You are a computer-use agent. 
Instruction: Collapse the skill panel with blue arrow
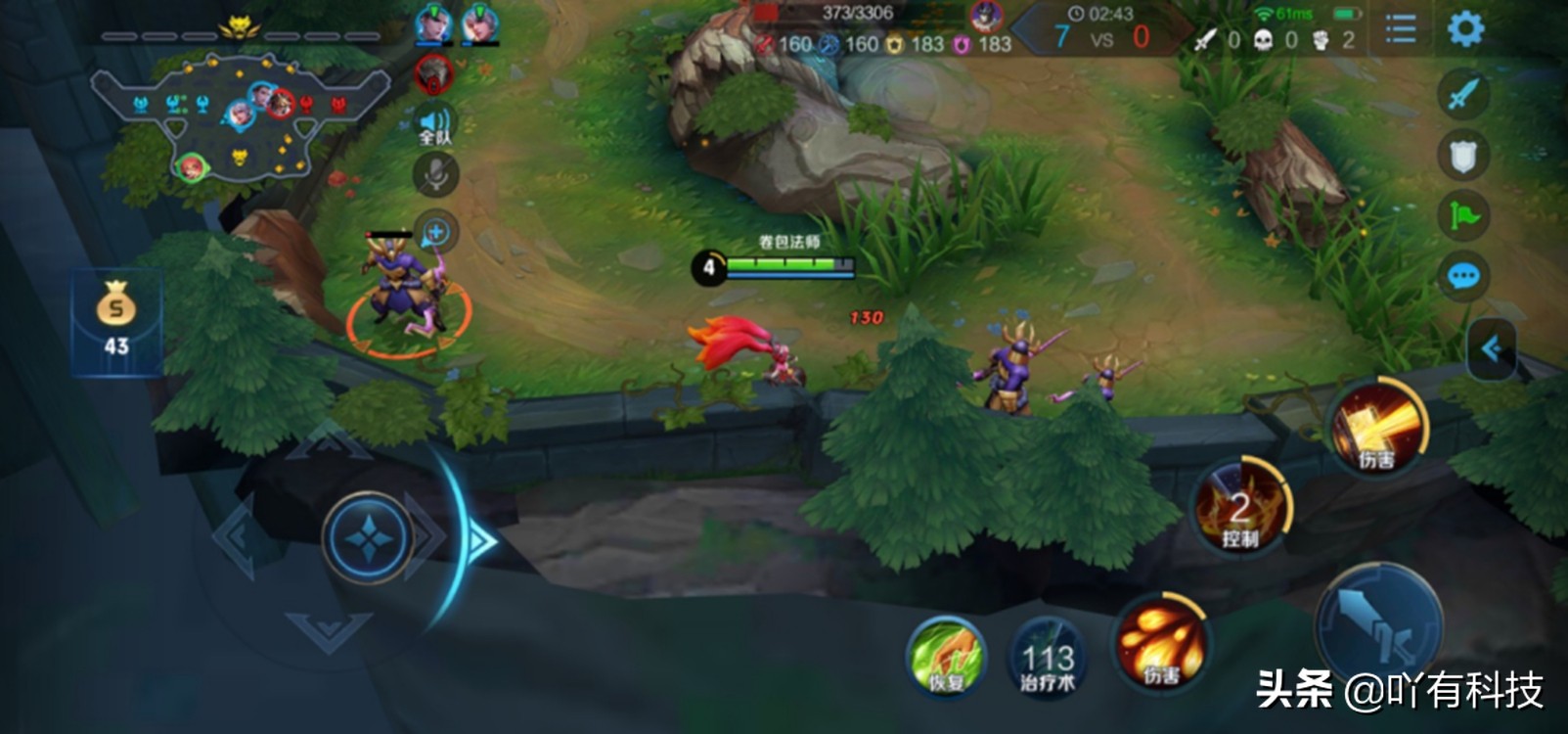tap(1494, 347)
